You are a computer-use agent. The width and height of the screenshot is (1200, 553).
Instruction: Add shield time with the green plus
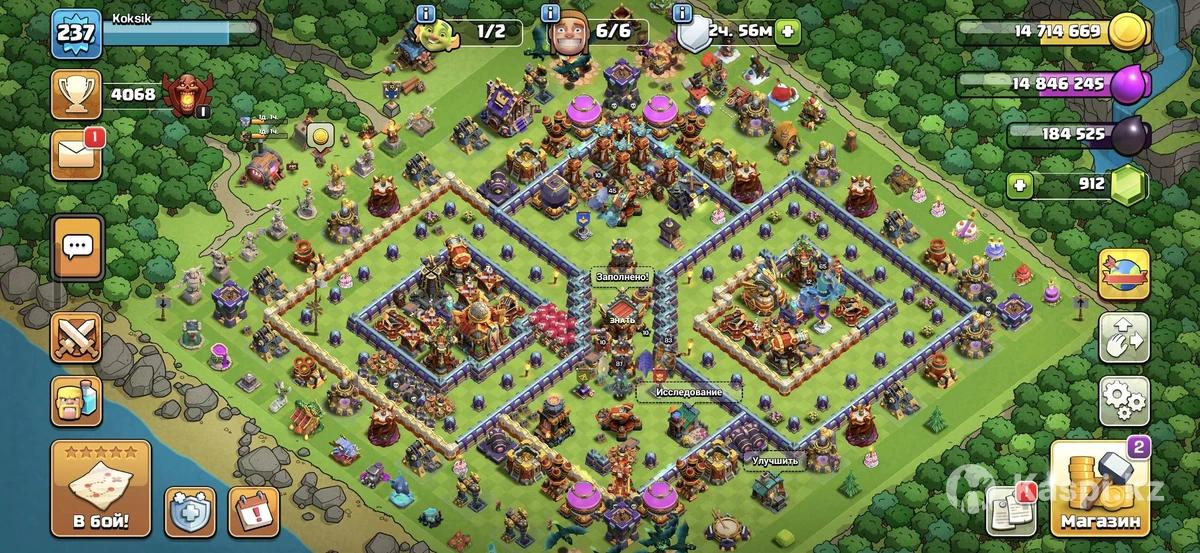click(789, 32)
